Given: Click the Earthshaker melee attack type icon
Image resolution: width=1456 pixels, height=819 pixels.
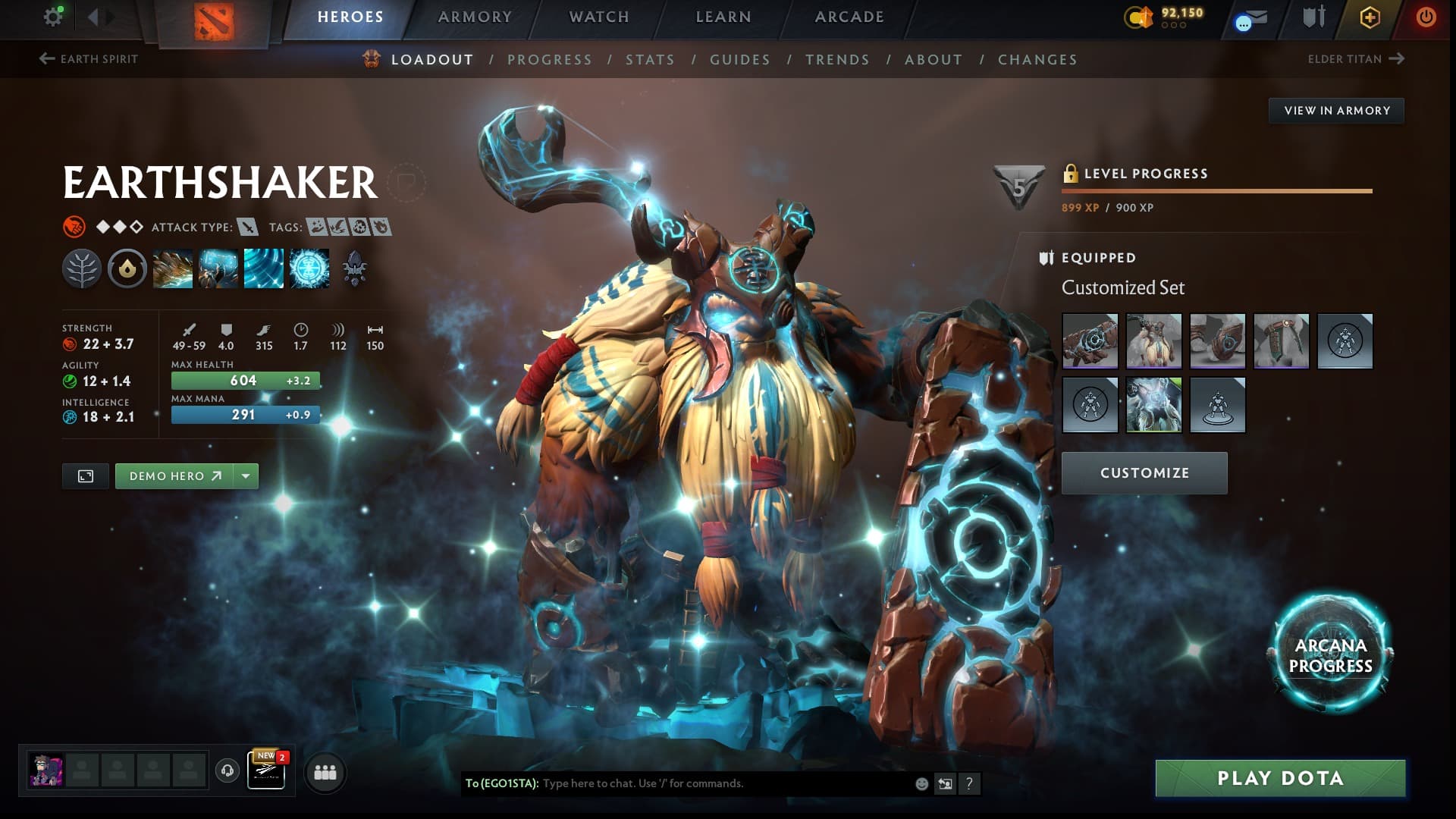Looking at the screenshot, I should 247,226.
